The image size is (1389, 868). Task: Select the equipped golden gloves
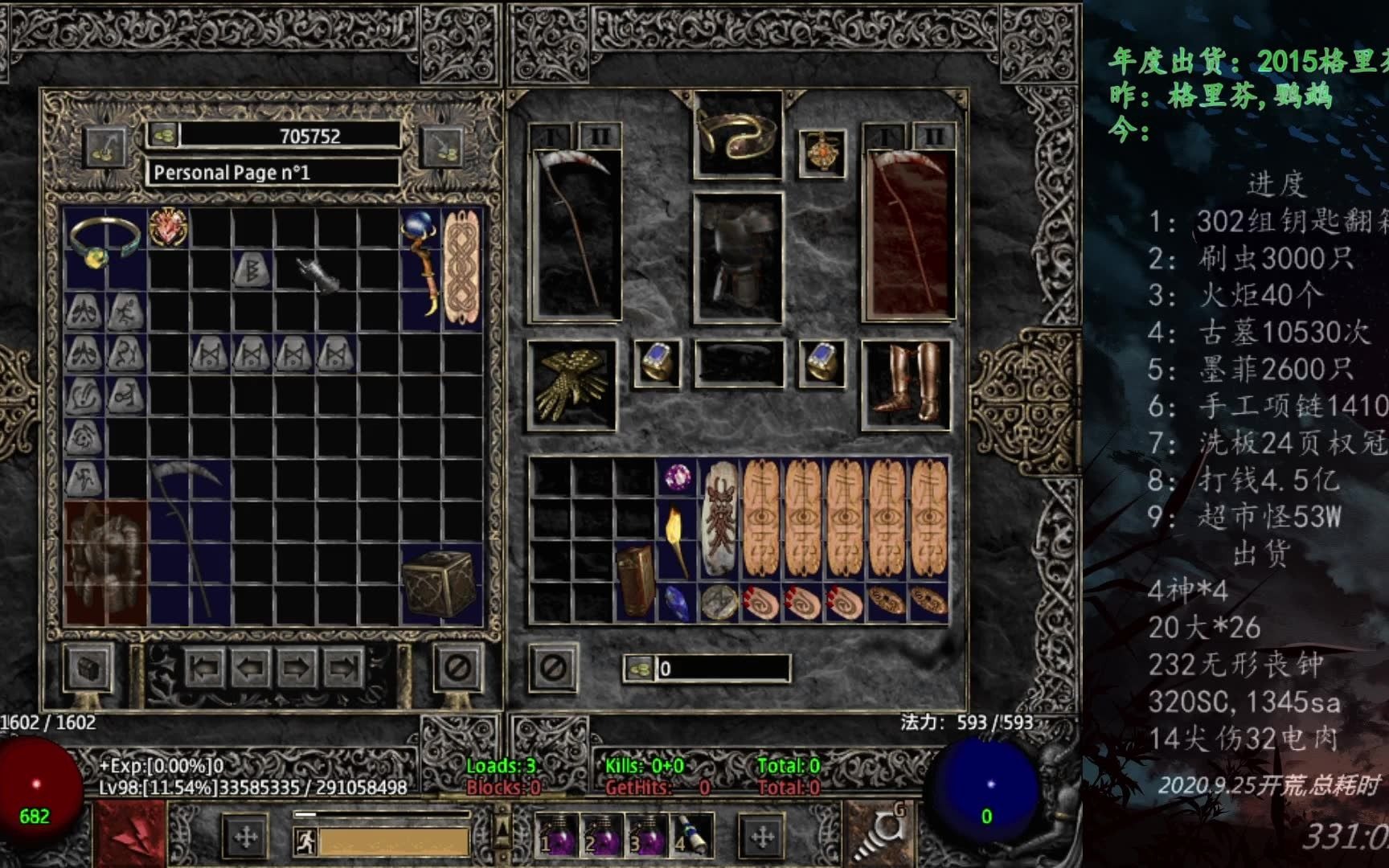572,384
